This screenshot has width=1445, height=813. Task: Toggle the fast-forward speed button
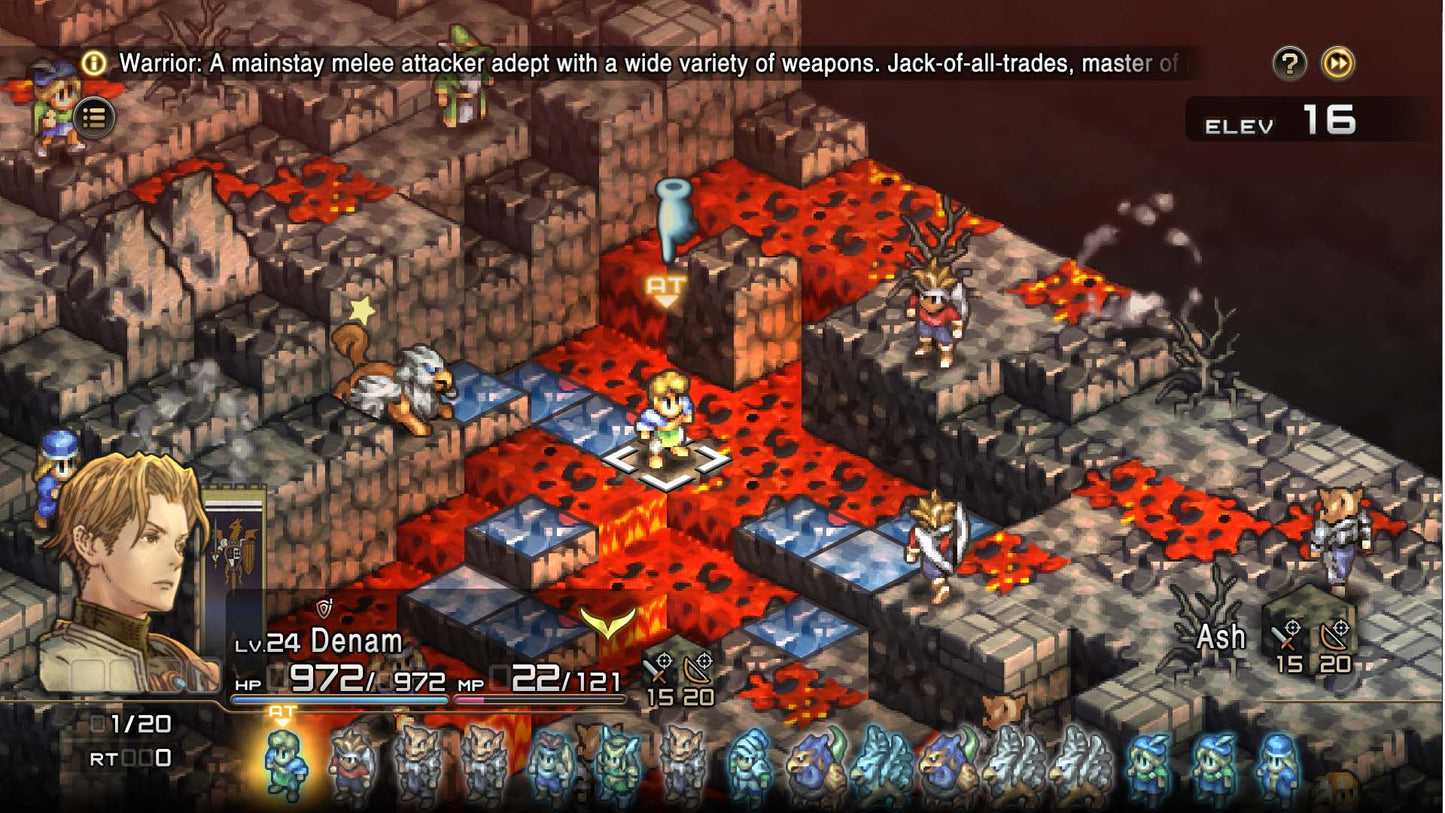point(1338,64)
